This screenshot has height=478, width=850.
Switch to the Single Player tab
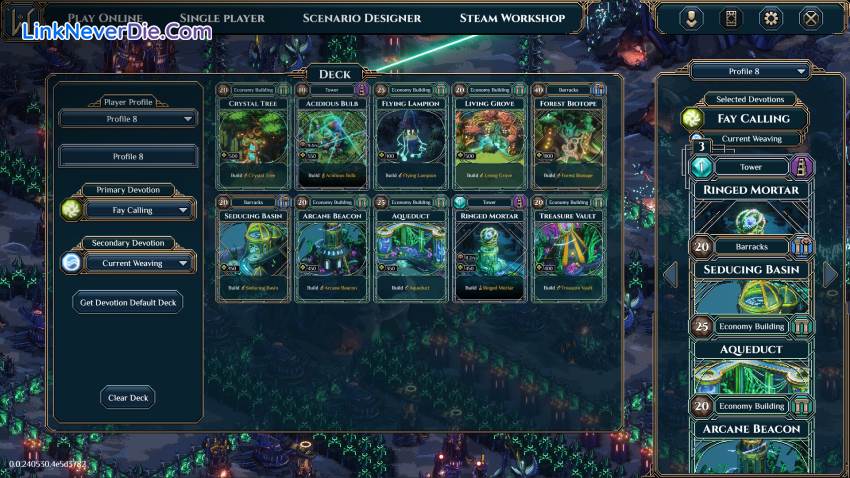click(222, 18)
